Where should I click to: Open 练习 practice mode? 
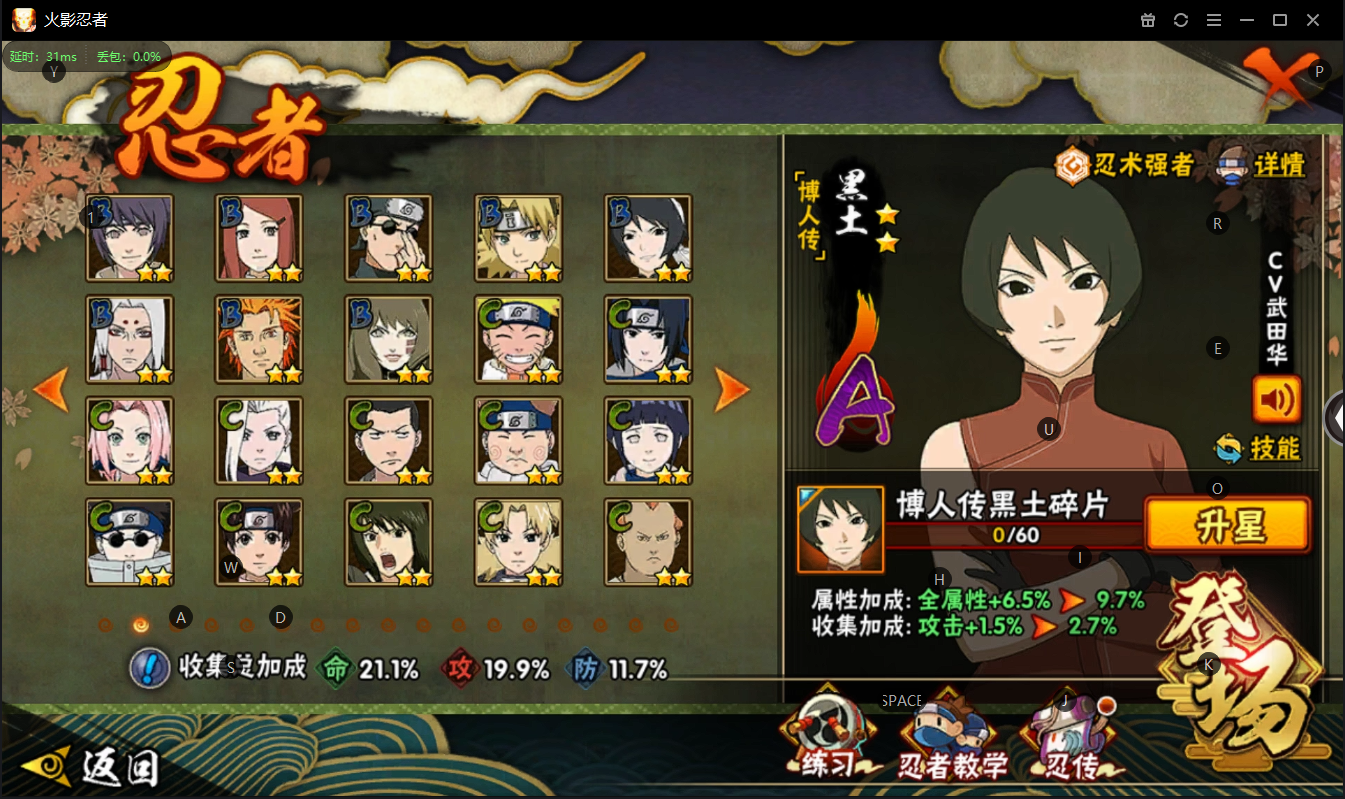pos(827,737)
